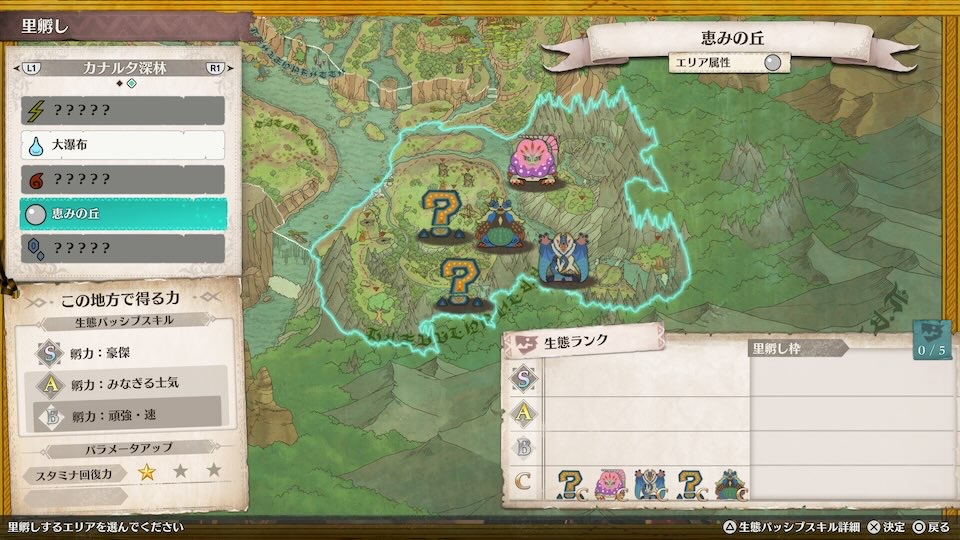Pick the unknown area with fire icon
Image resolution: width=960 pixels, height=540 pixels.
(x=123, y=179)
